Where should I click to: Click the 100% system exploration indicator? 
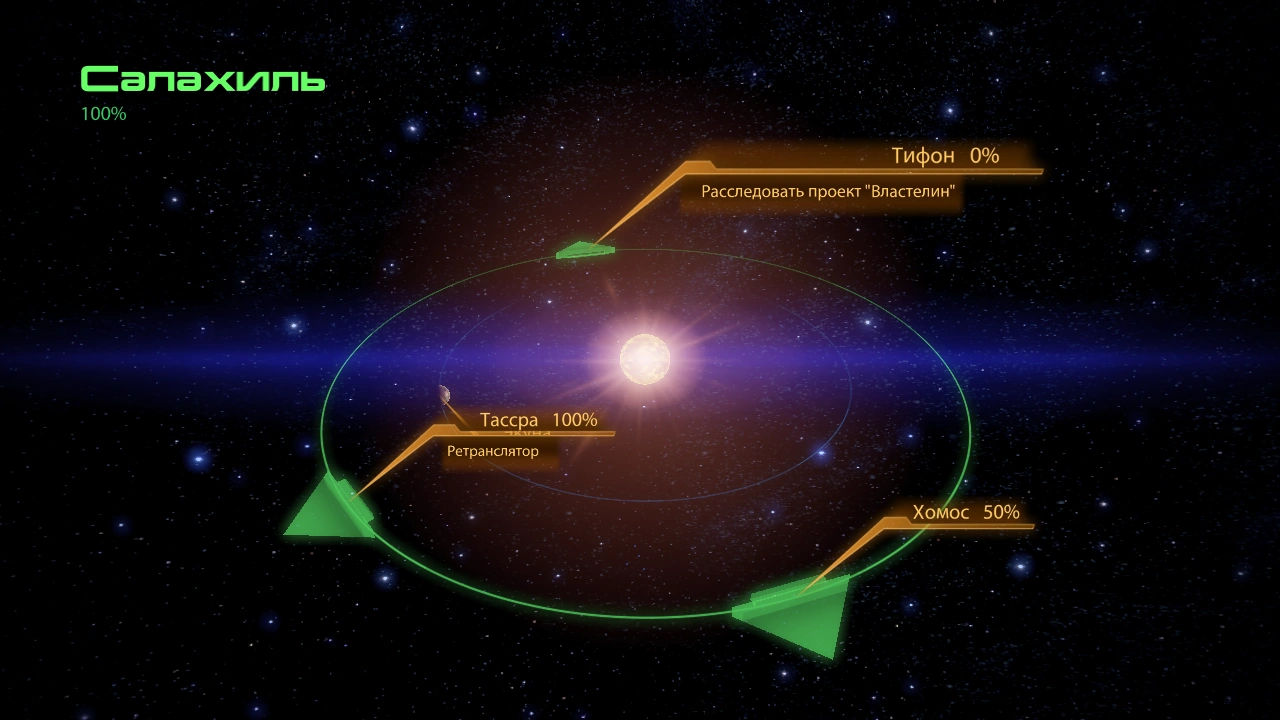tap(103, 113)
